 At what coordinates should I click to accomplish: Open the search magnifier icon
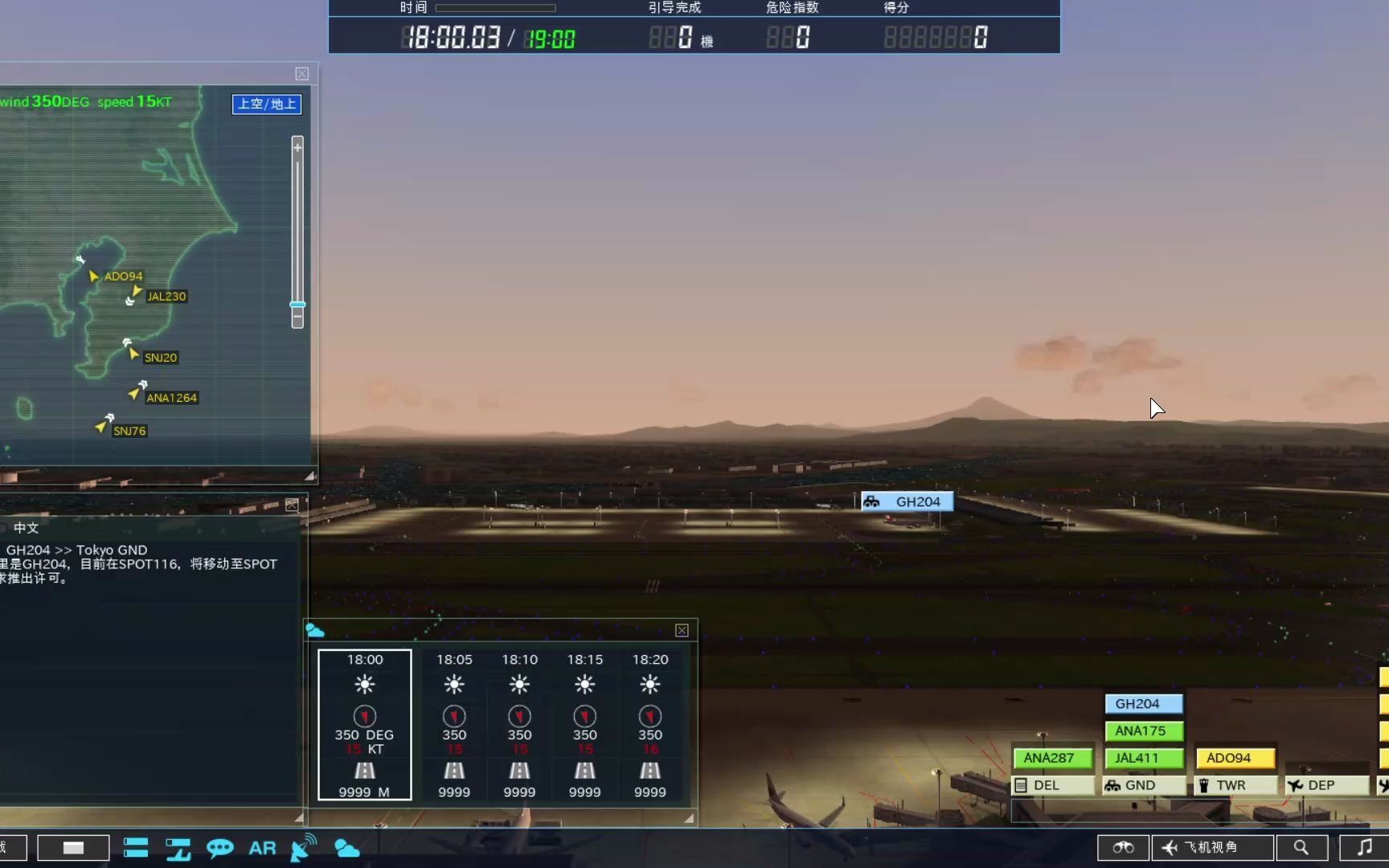pos(1301,847)
